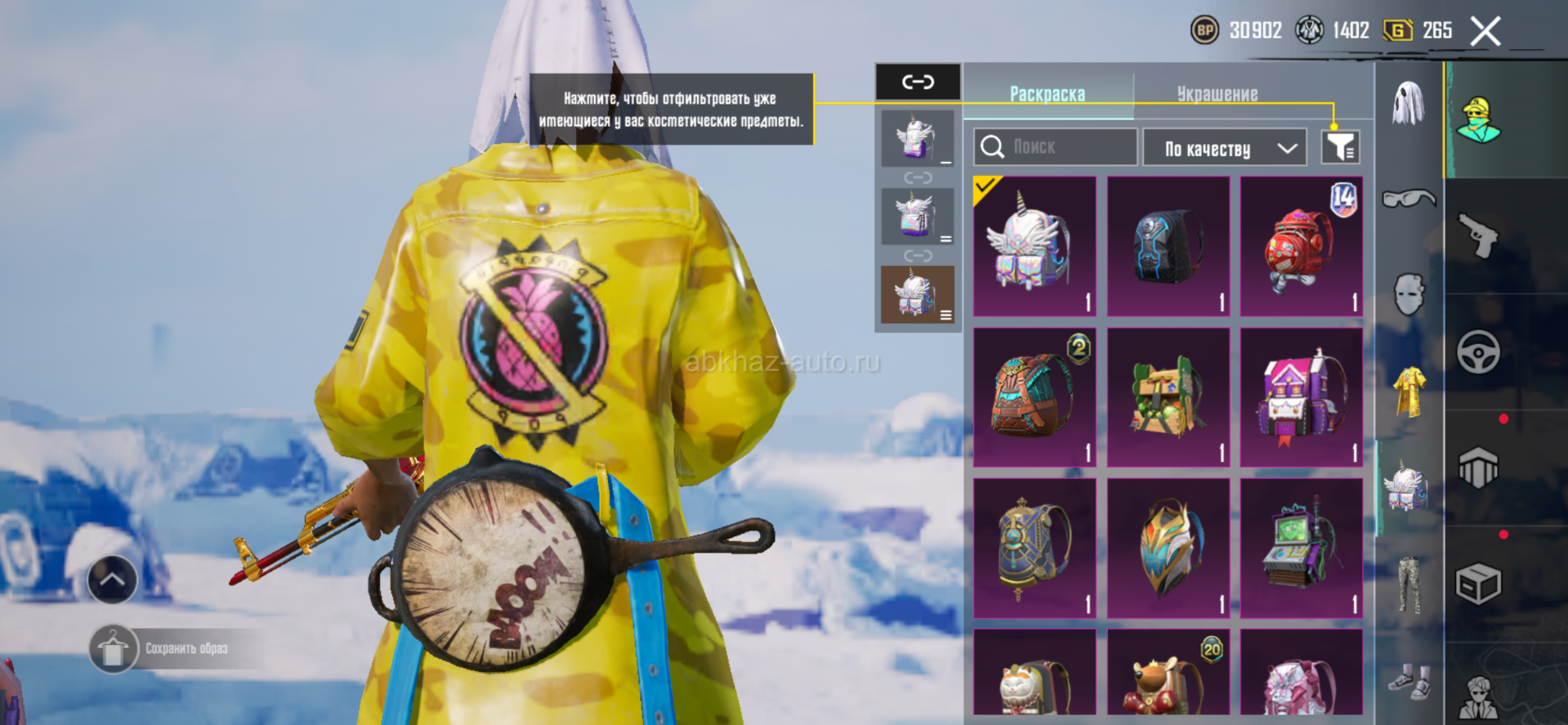Open the ghost headwear category
The image size is (1568, 725).
click(x=1408, y=103)
